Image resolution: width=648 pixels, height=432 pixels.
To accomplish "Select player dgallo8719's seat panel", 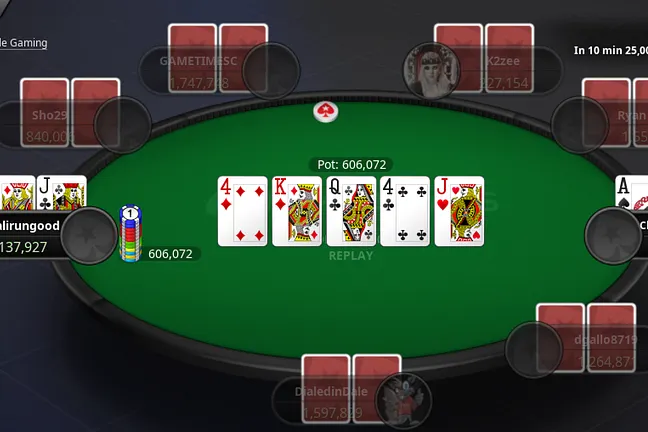I will pyautogui.click(x=592, y=350).
